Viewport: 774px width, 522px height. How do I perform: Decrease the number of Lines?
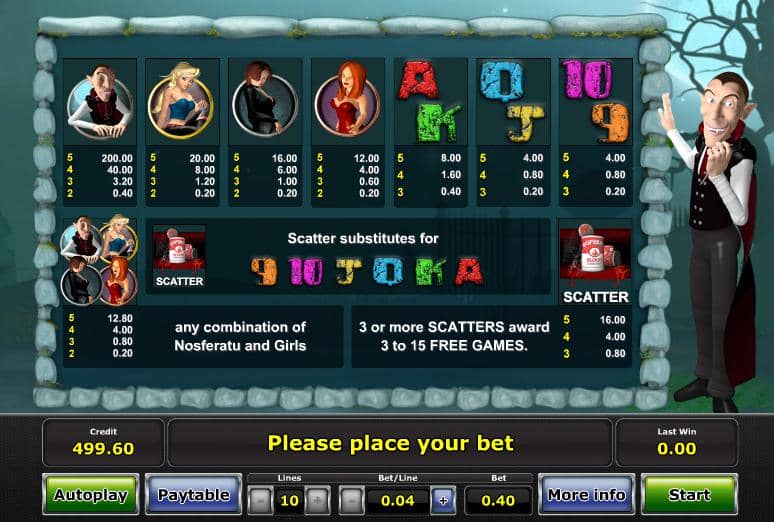tap(260, 499)
